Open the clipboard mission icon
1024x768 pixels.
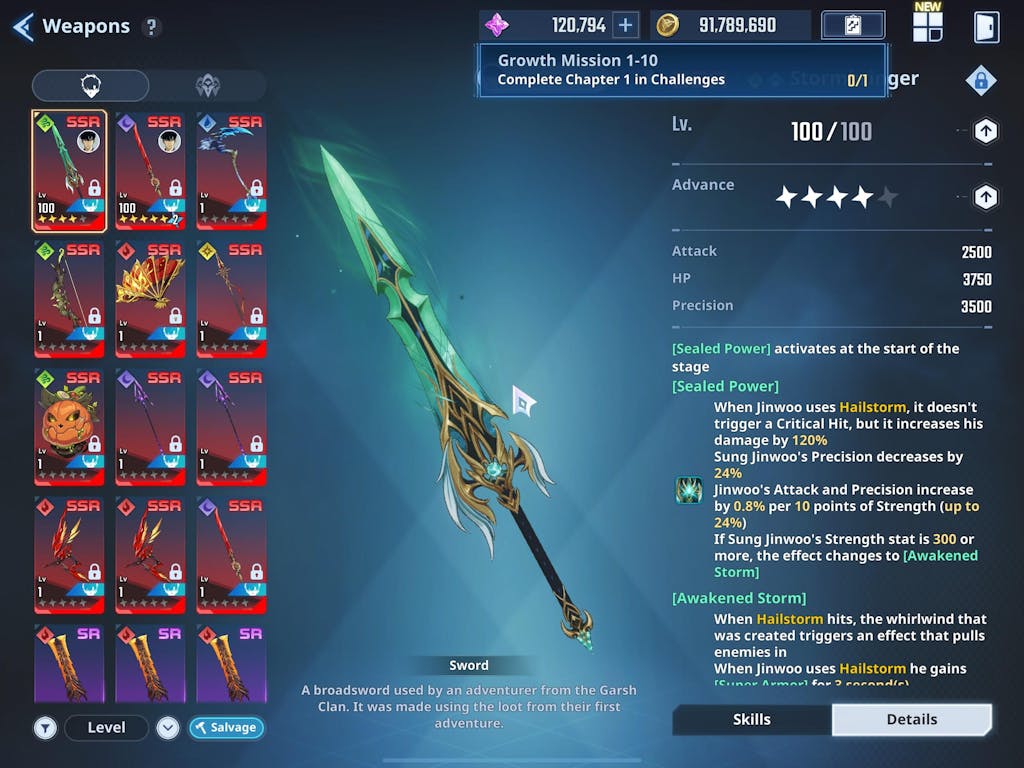853,25
